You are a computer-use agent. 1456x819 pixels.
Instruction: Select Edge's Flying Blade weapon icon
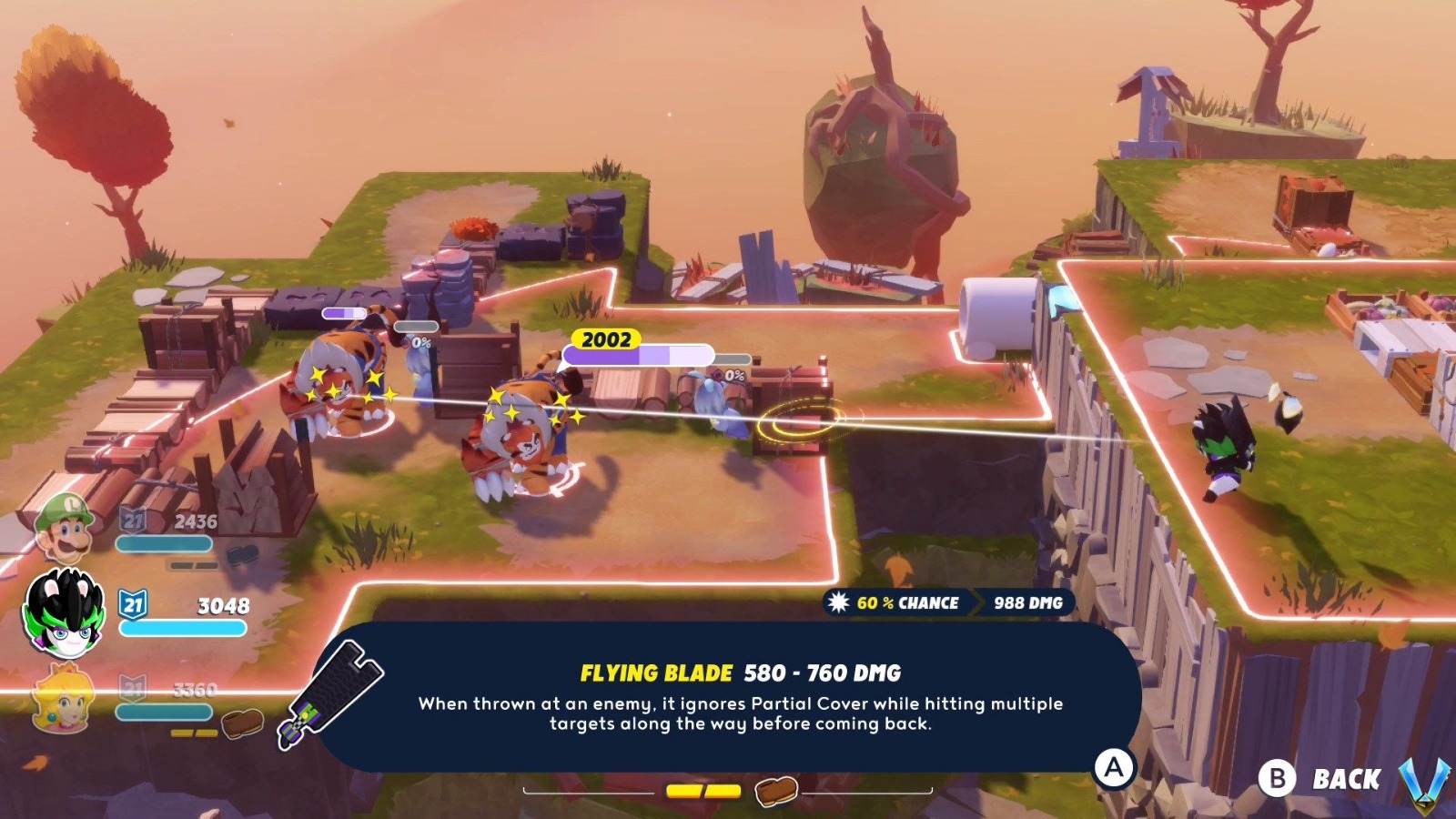pos(335,693)
